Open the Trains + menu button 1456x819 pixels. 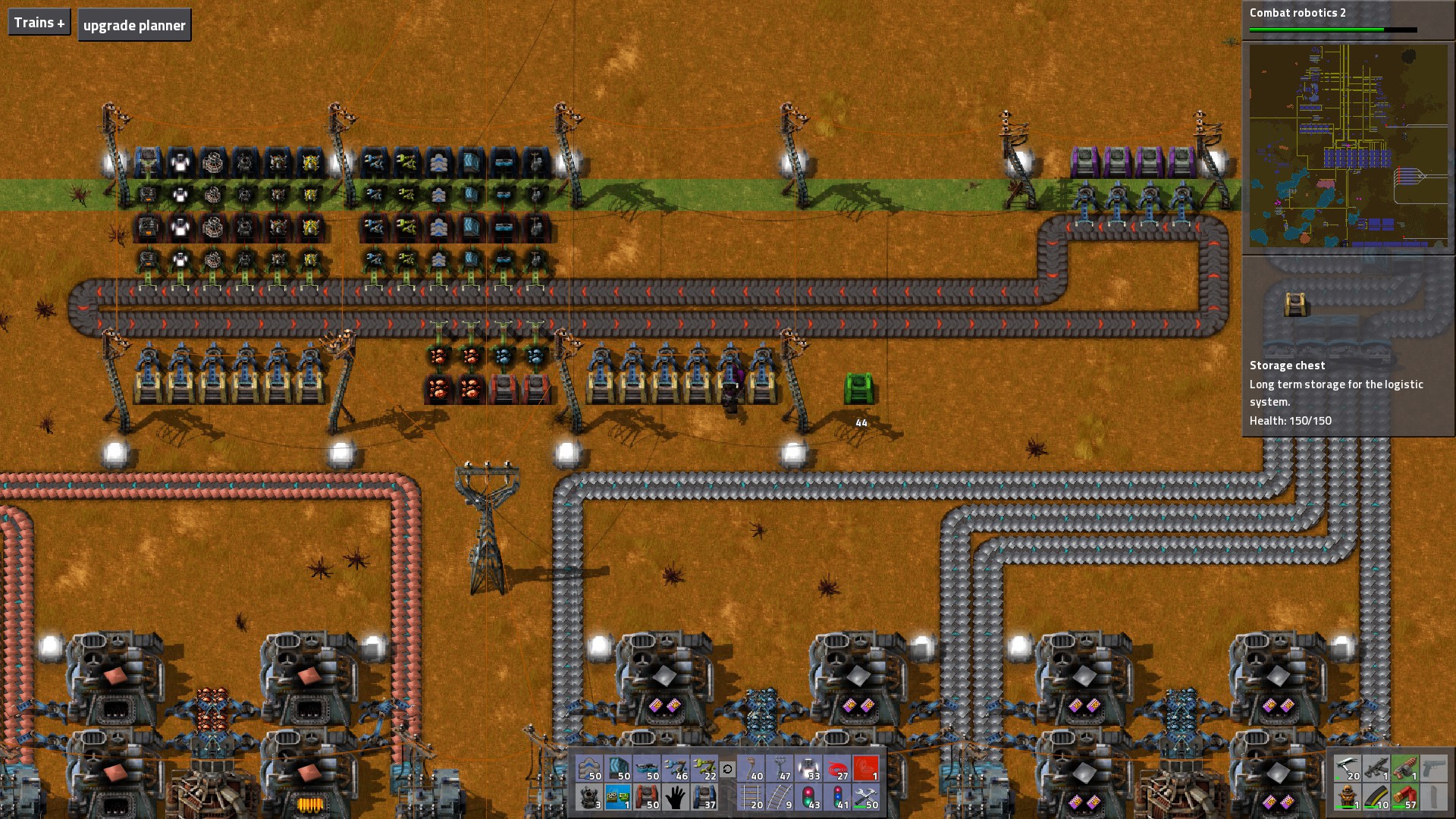(39, 23)
